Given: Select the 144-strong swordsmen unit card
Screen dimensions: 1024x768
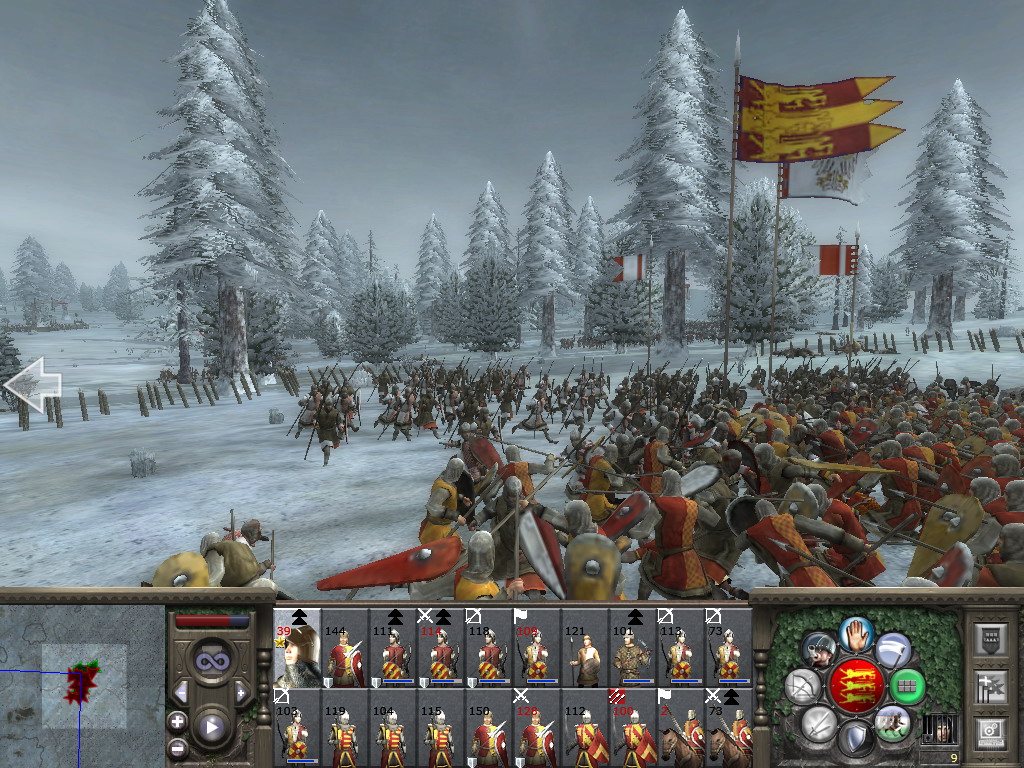Looking at the screenshot, I should 345,648.
